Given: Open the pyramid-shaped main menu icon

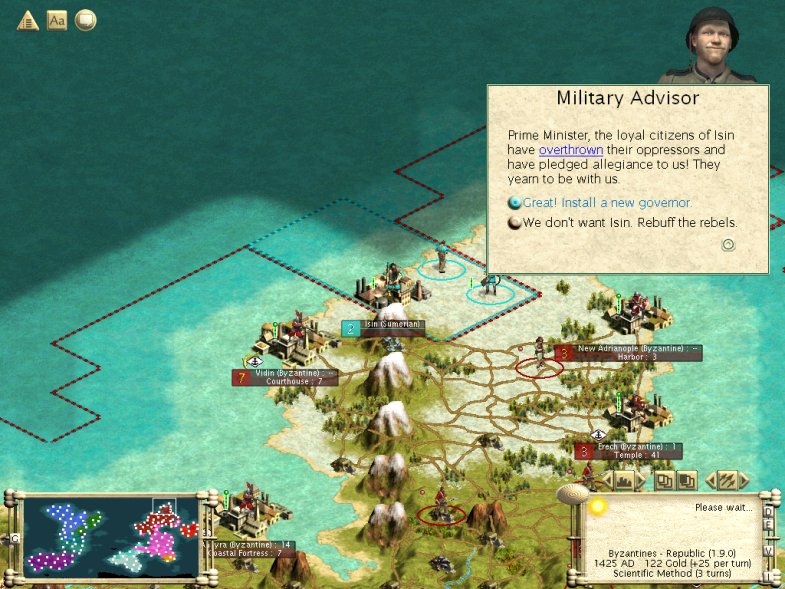Looking at the screenshot, I should (x=27, y=20).
